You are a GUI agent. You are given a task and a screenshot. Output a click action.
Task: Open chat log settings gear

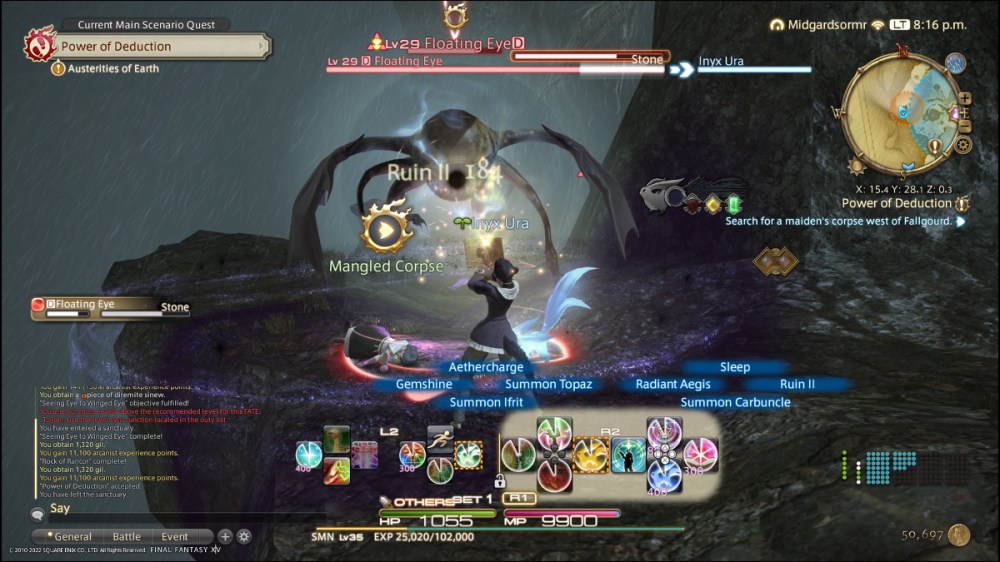[244, 537]
